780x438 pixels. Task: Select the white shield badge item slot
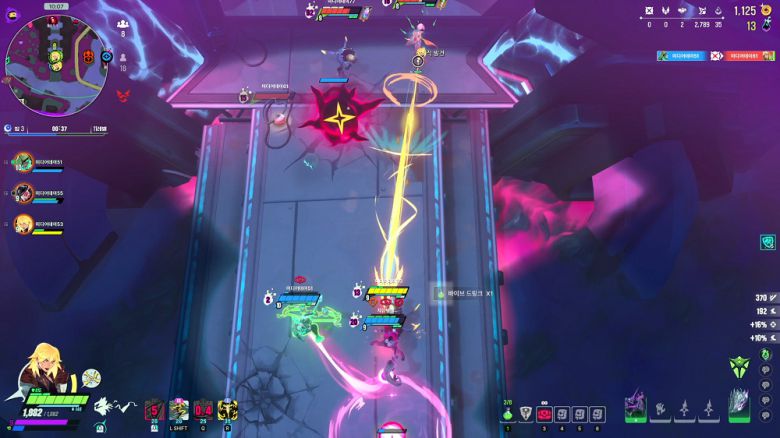[526, 413]
